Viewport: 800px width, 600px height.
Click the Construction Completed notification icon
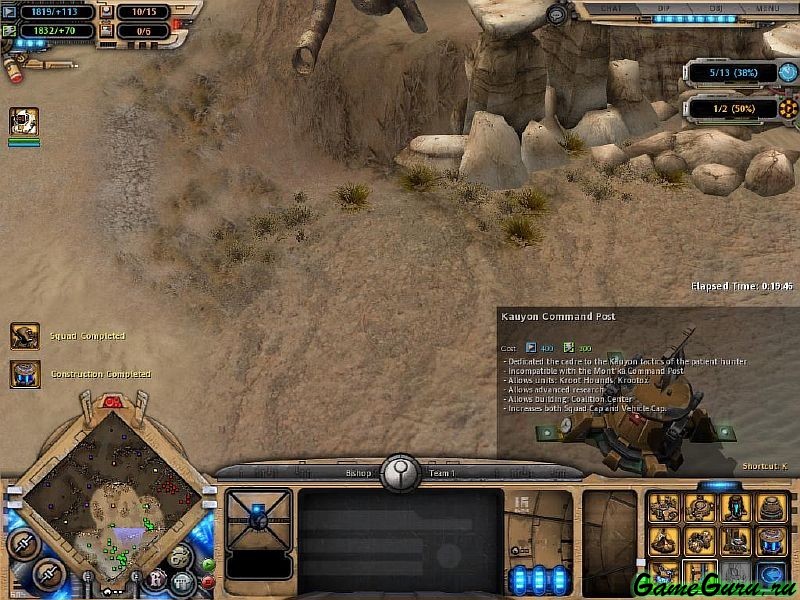coord(25,374)
